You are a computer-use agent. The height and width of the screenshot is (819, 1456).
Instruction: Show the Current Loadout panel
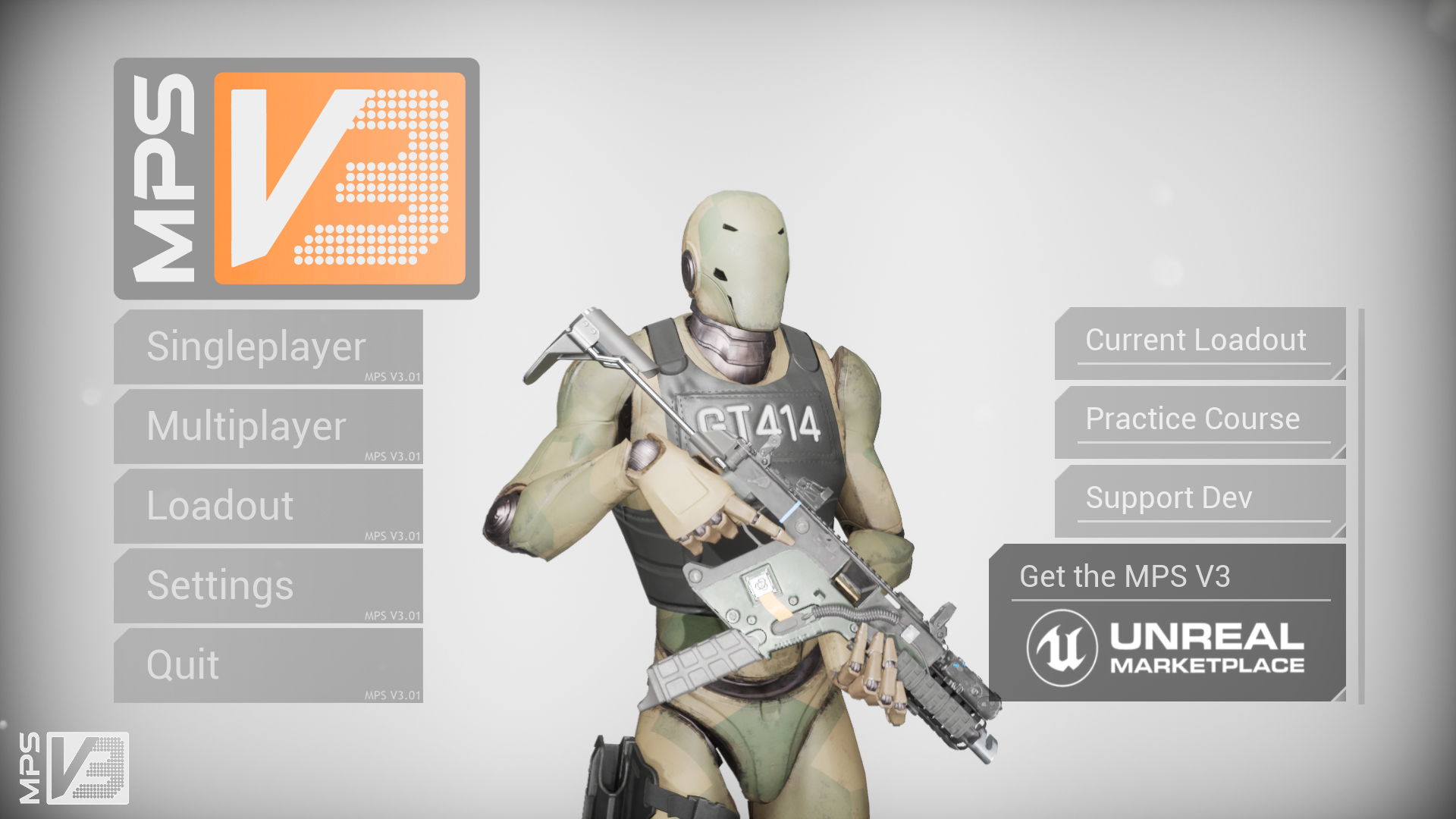1199,343
